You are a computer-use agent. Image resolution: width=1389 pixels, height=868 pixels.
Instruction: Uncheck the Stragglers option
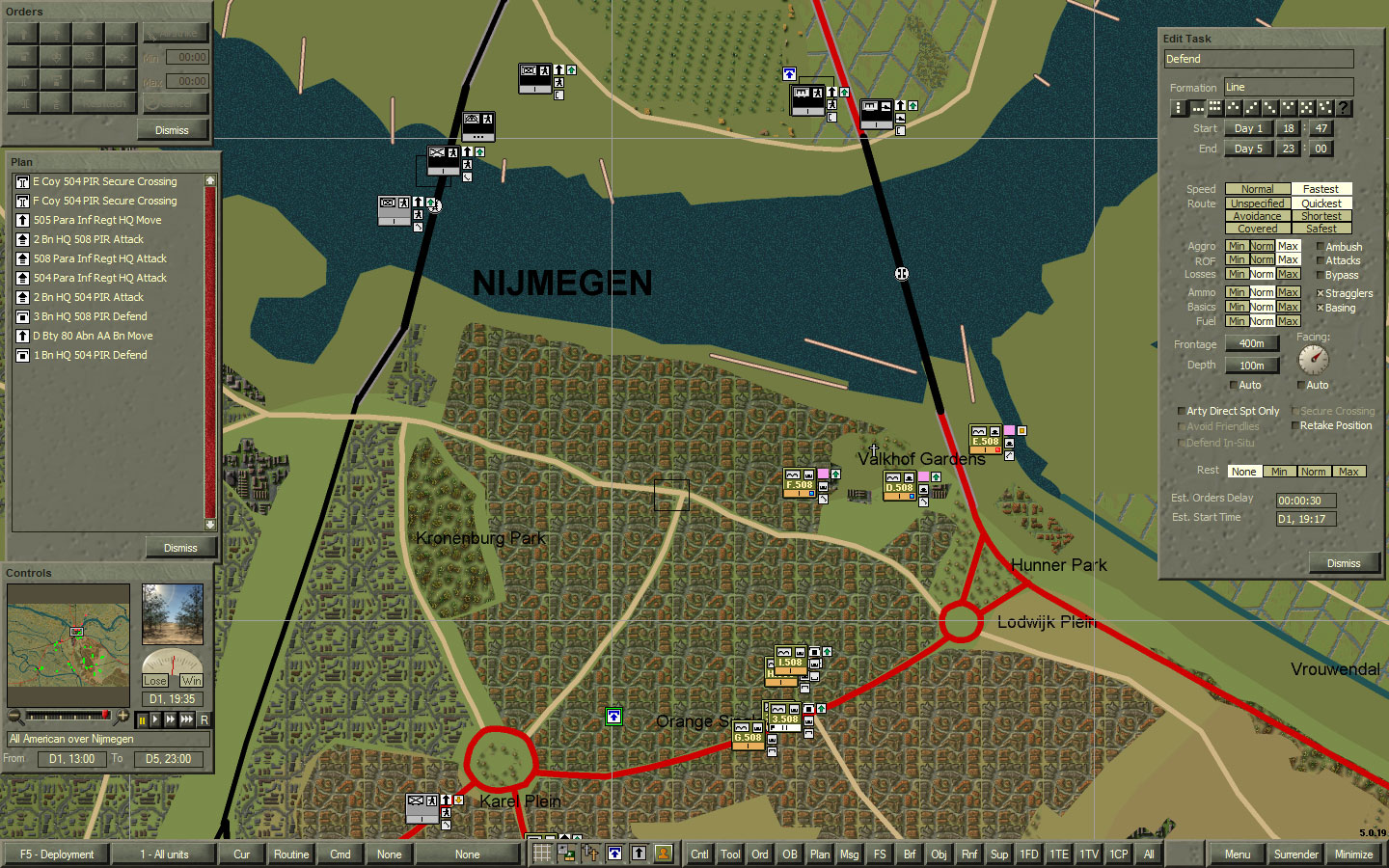(x=1319, y=292)
